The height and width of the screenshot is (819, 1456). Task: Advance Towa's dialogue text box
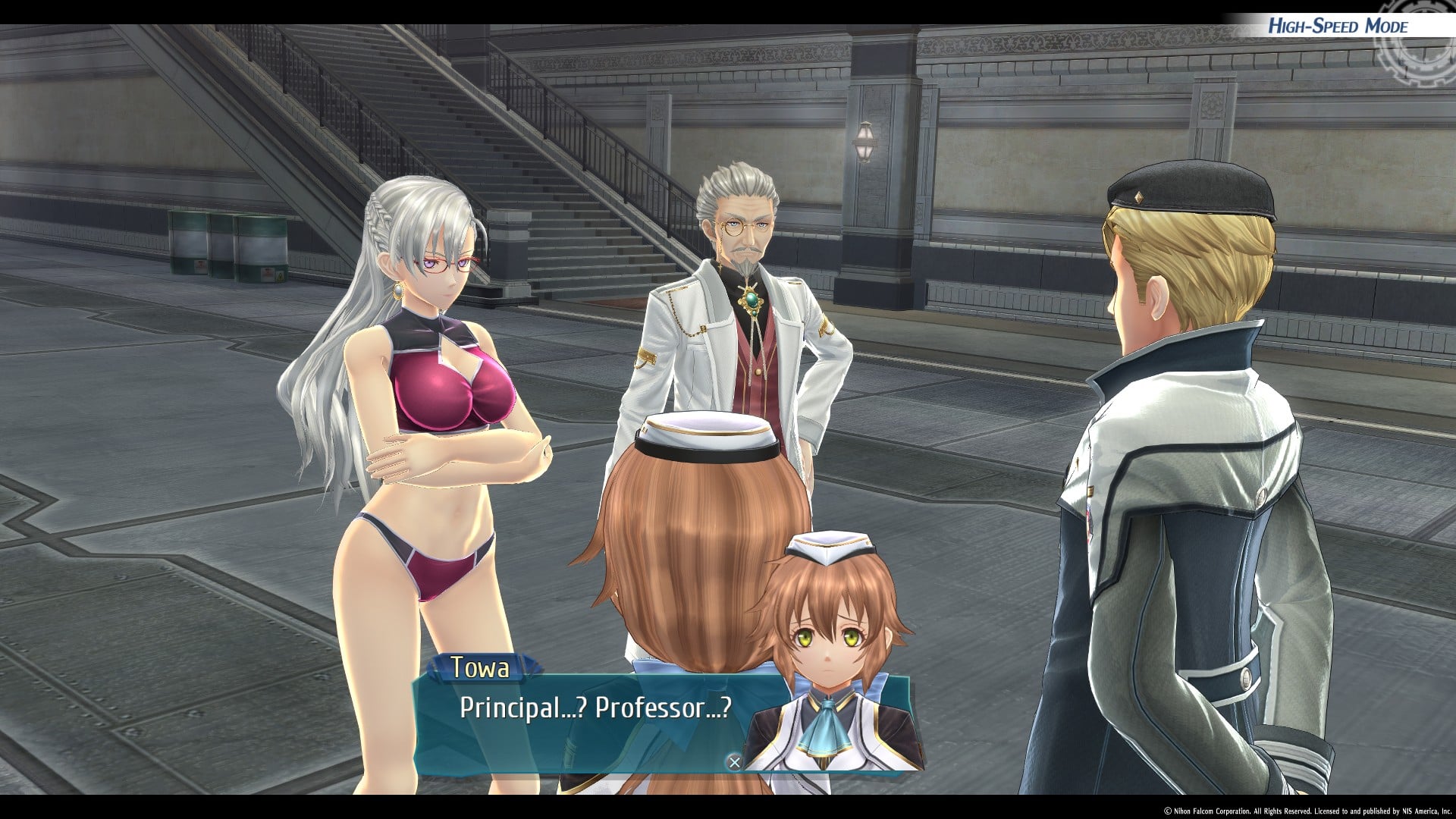click(x=734, y=762)
